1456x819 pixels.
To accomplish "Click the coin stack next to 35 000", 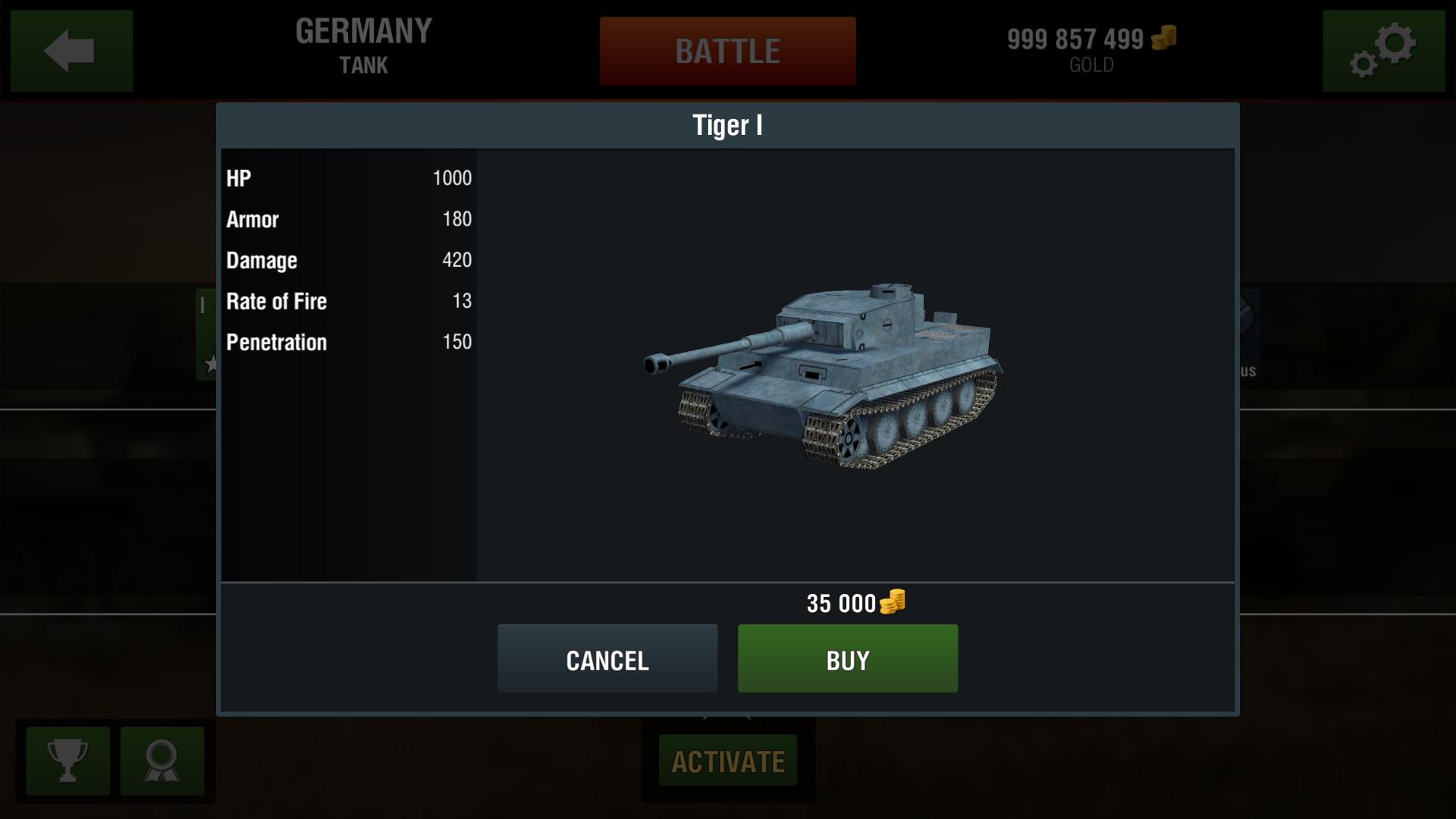I will coord(893,603).
